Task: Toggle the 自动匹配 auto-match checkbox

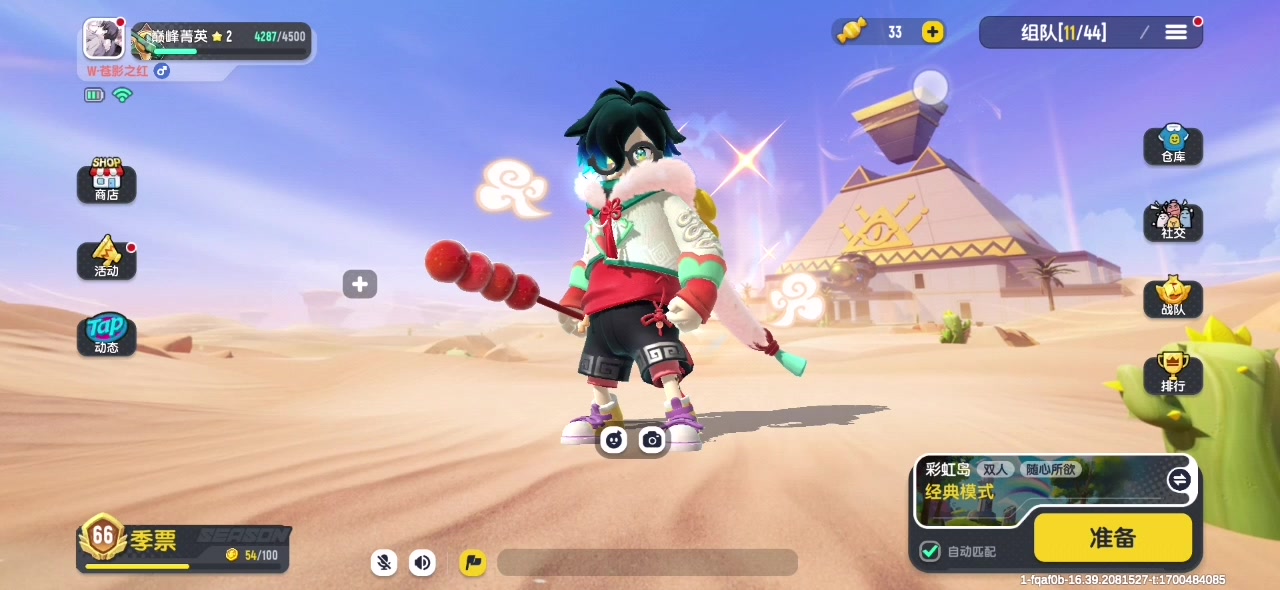Action: tap(930, 551)
